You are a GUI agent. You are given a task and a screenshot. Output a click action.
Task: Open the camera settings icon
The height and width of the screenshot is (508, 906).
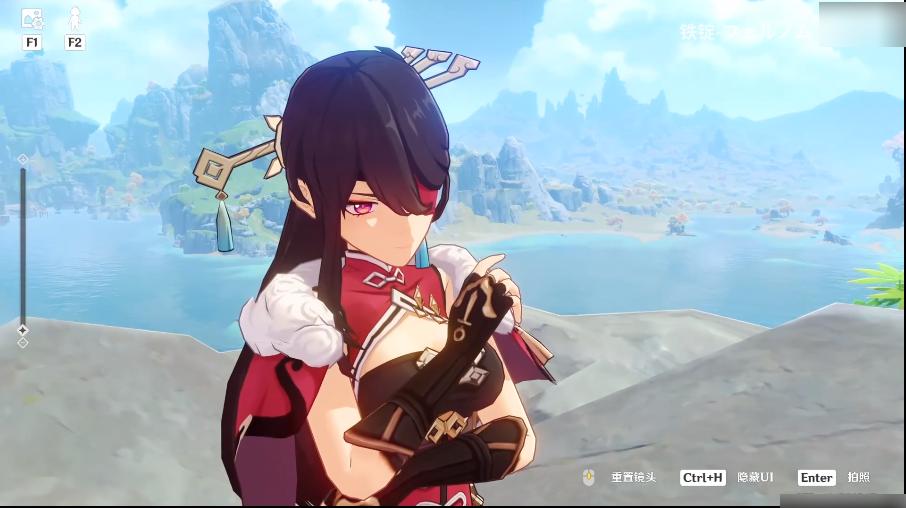pos(32,18)
